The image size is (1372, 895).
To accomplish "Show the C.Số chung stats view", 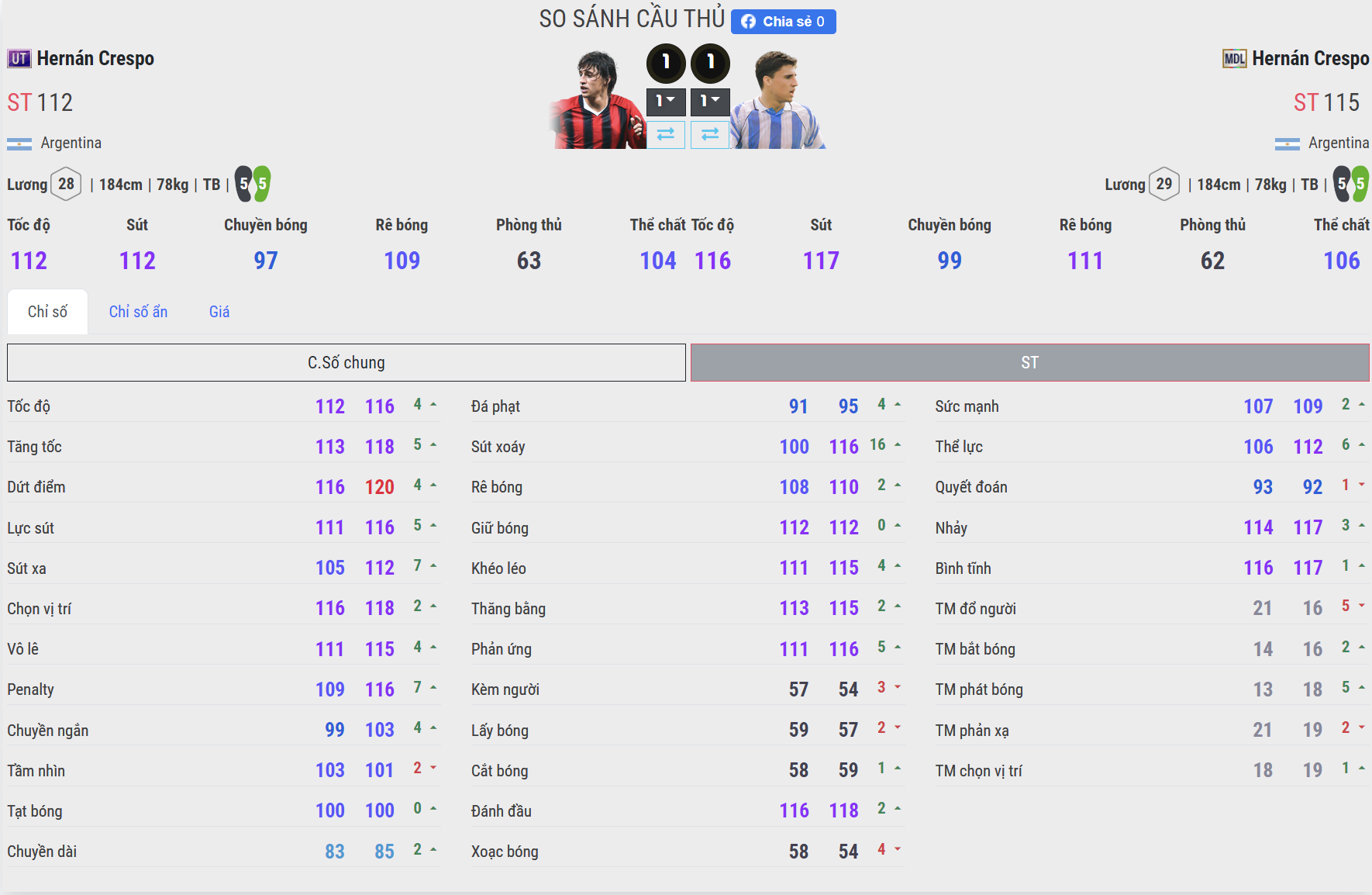I will click(x=346, y=363).
